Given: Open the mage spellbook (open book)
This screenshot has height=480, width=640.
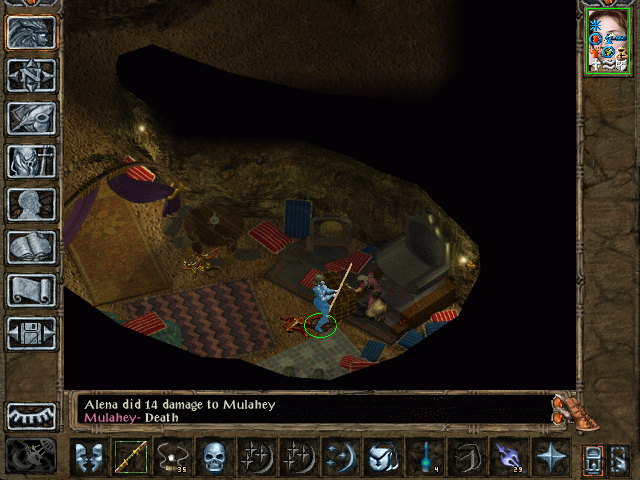Looking at the screenshot, I should 31,247.
